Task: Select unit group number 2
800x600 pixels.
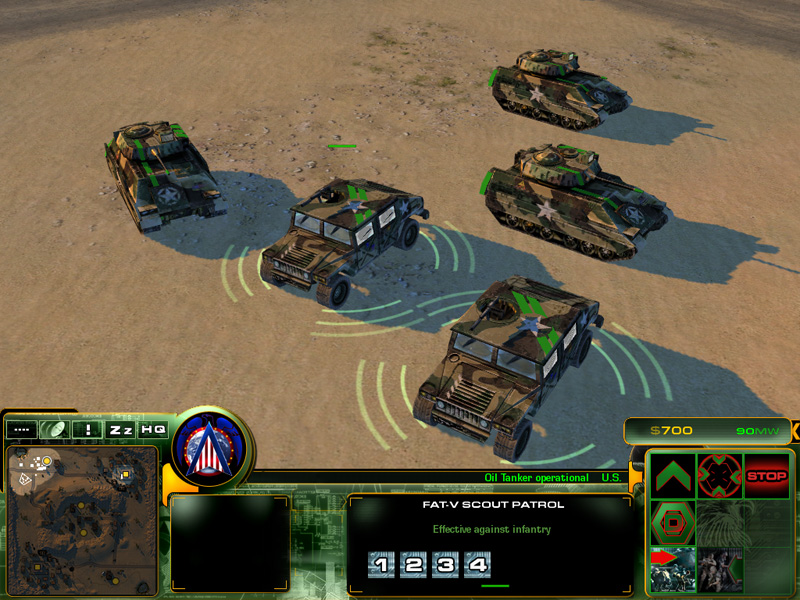Action: (413, 565)
